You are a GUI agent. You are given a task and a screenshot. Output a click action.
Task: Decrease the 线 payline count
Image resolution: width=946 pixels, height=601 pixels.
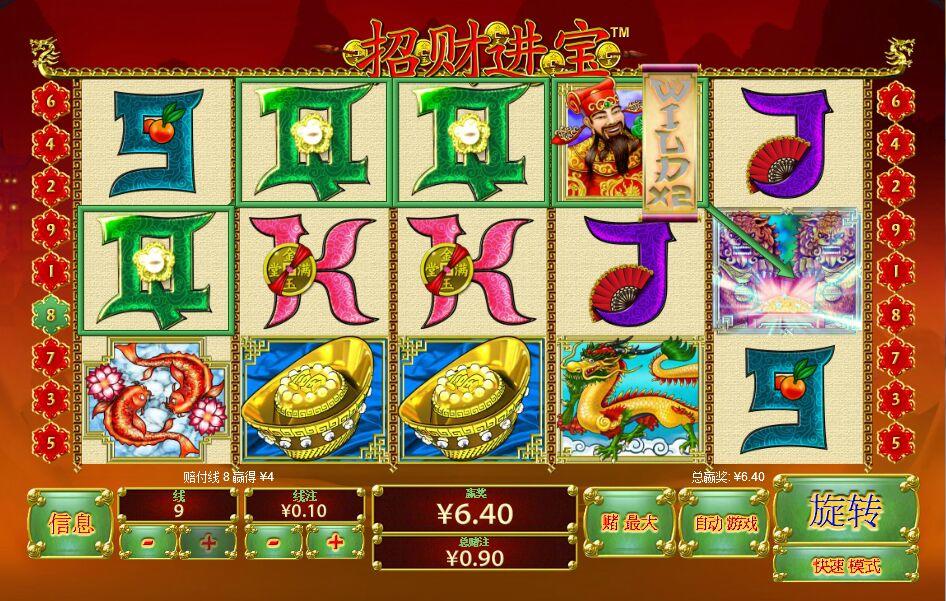click(148, 542)
